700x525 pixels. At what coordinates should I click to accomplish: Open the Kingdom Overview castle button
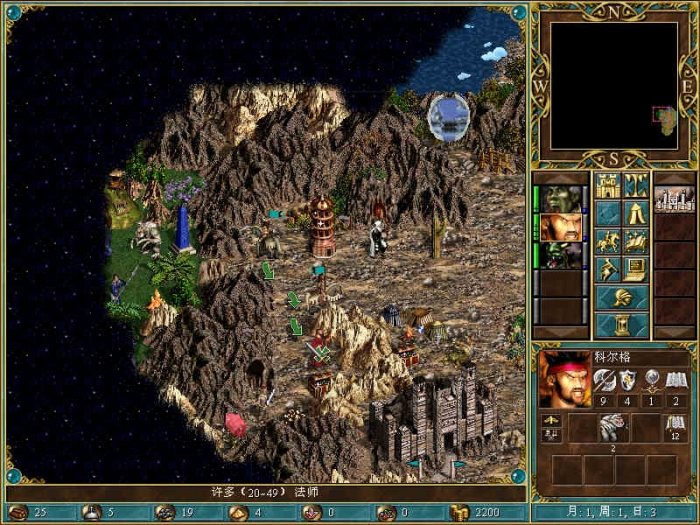coord(607,186)
